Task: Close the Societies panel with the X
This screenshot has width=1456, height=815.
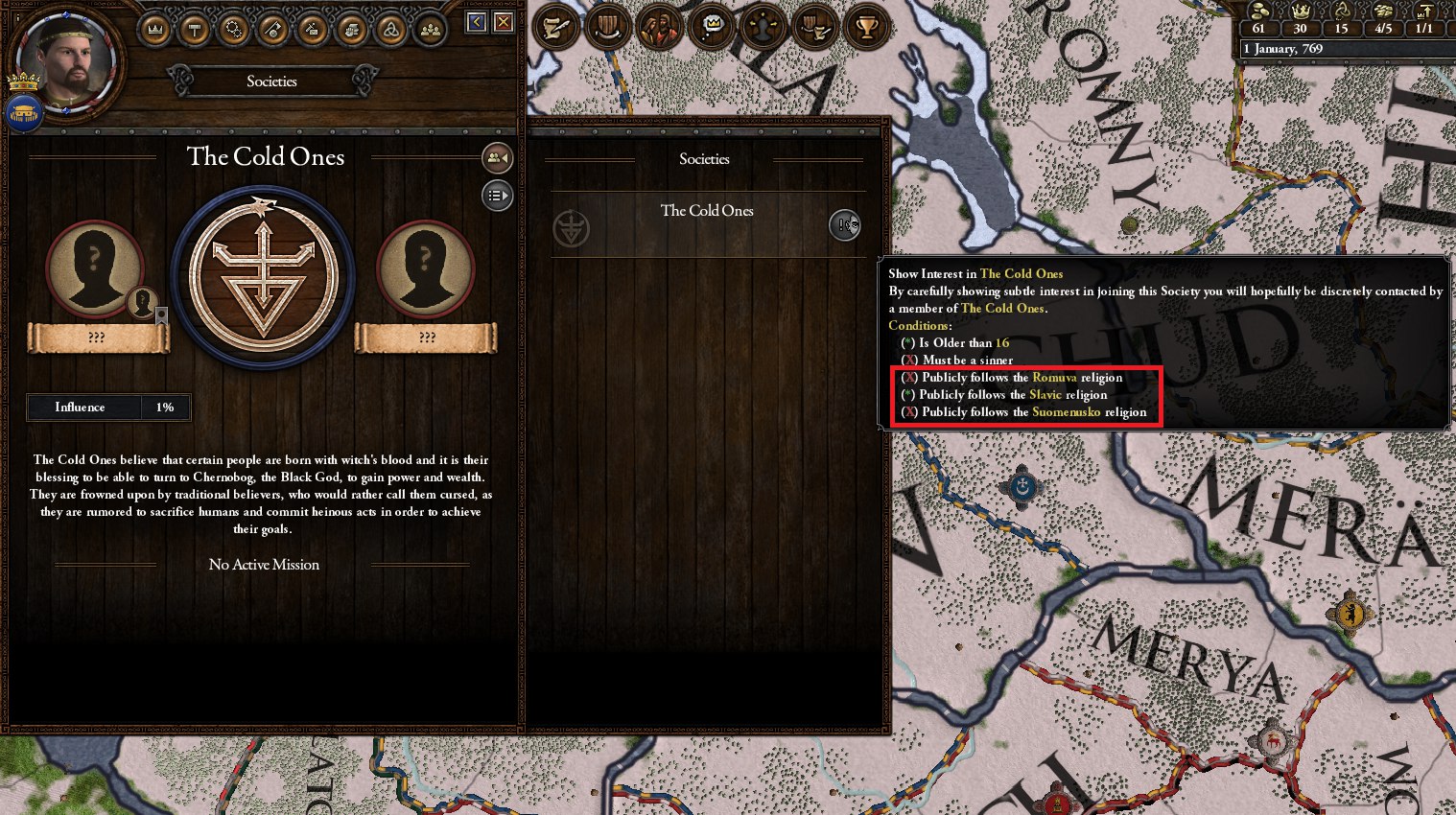Action: tap(503, 22)
